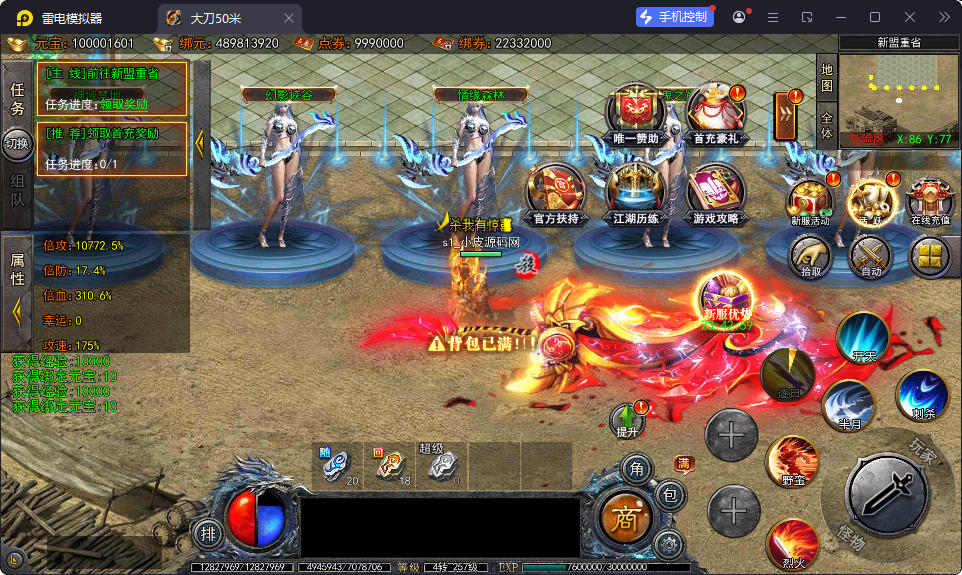
Task: Click the 手机控制 button in title bar
Action: (x=675, y=17)
